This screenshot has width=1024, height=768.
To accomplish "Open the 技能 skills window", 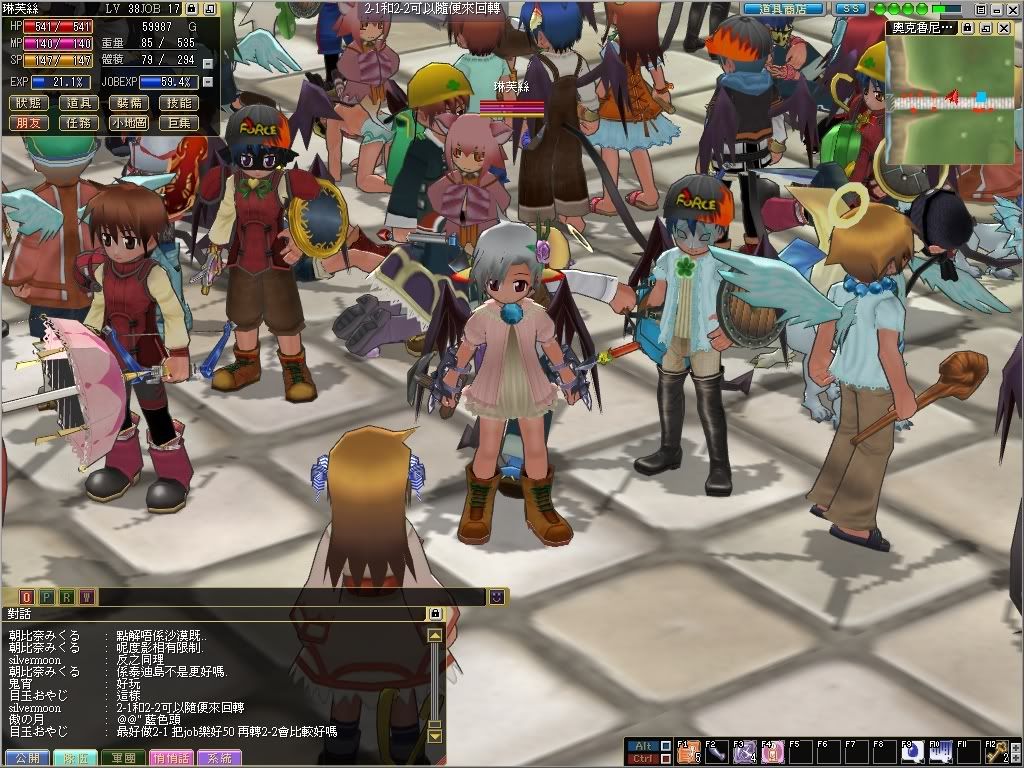I will click(178, 103).
